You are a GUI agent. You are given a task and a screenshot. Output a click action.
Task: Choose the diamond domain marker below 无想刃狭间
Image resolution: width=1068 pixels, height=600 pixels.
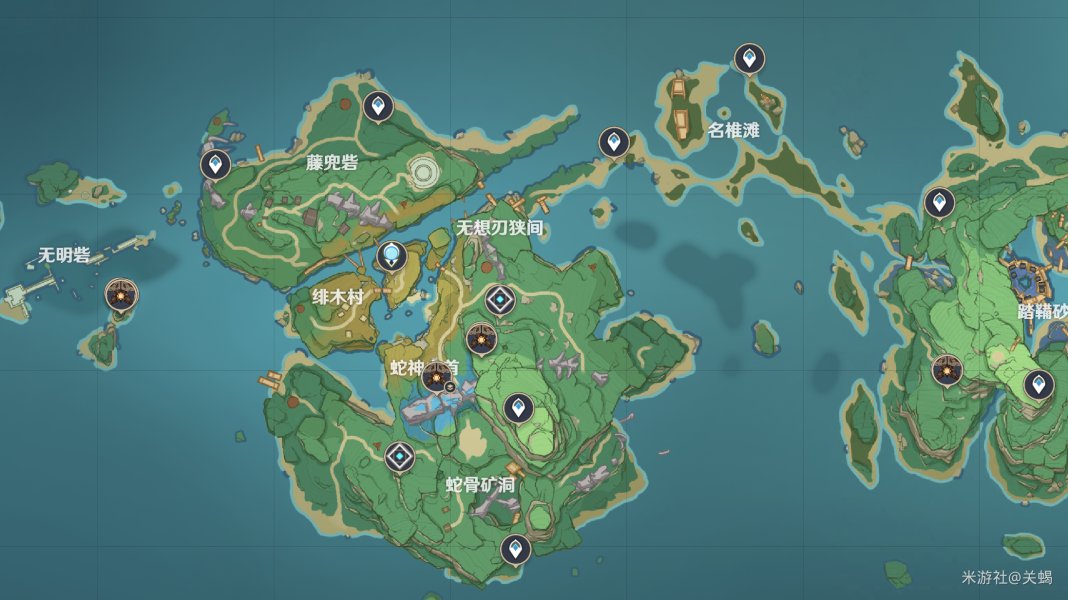pyautogui.click(x=500, y=299)
